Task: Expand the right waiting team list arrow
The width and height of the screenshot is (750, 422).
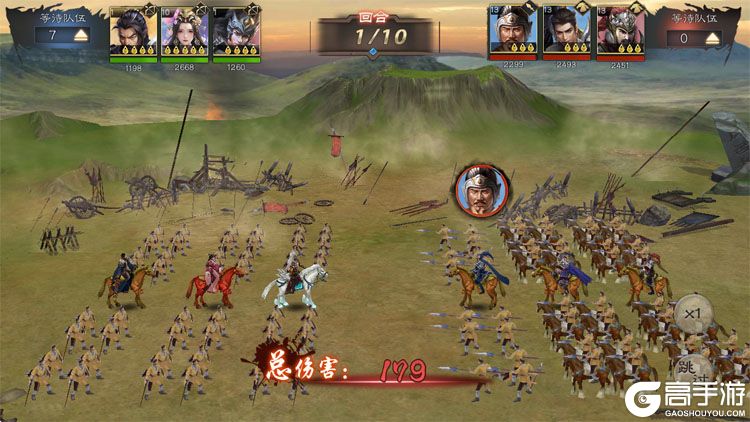Action: (x=711, y=37)
